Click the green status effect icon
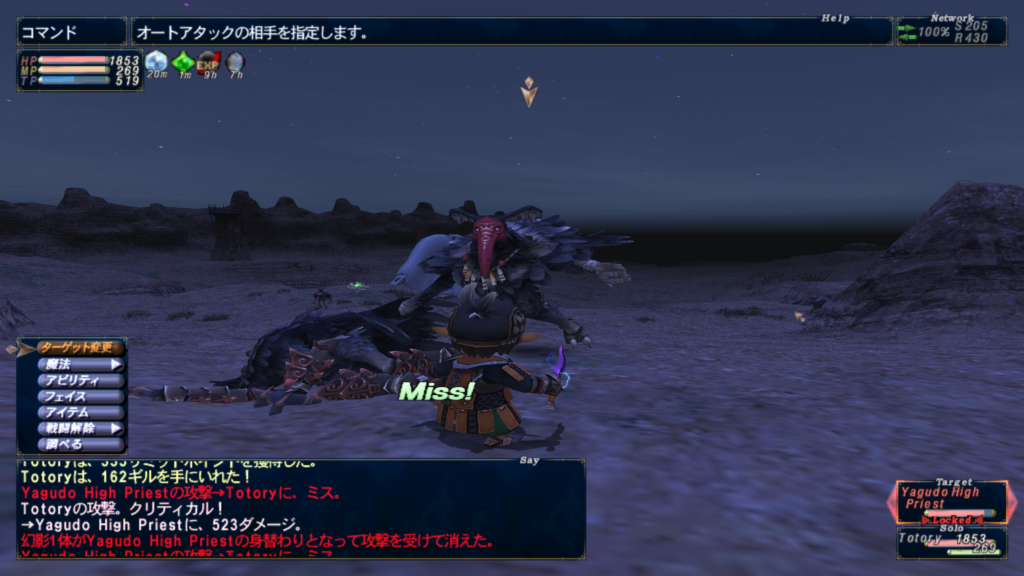The height and width of the screenshot is (576, 1024). [x=182, y=63]
